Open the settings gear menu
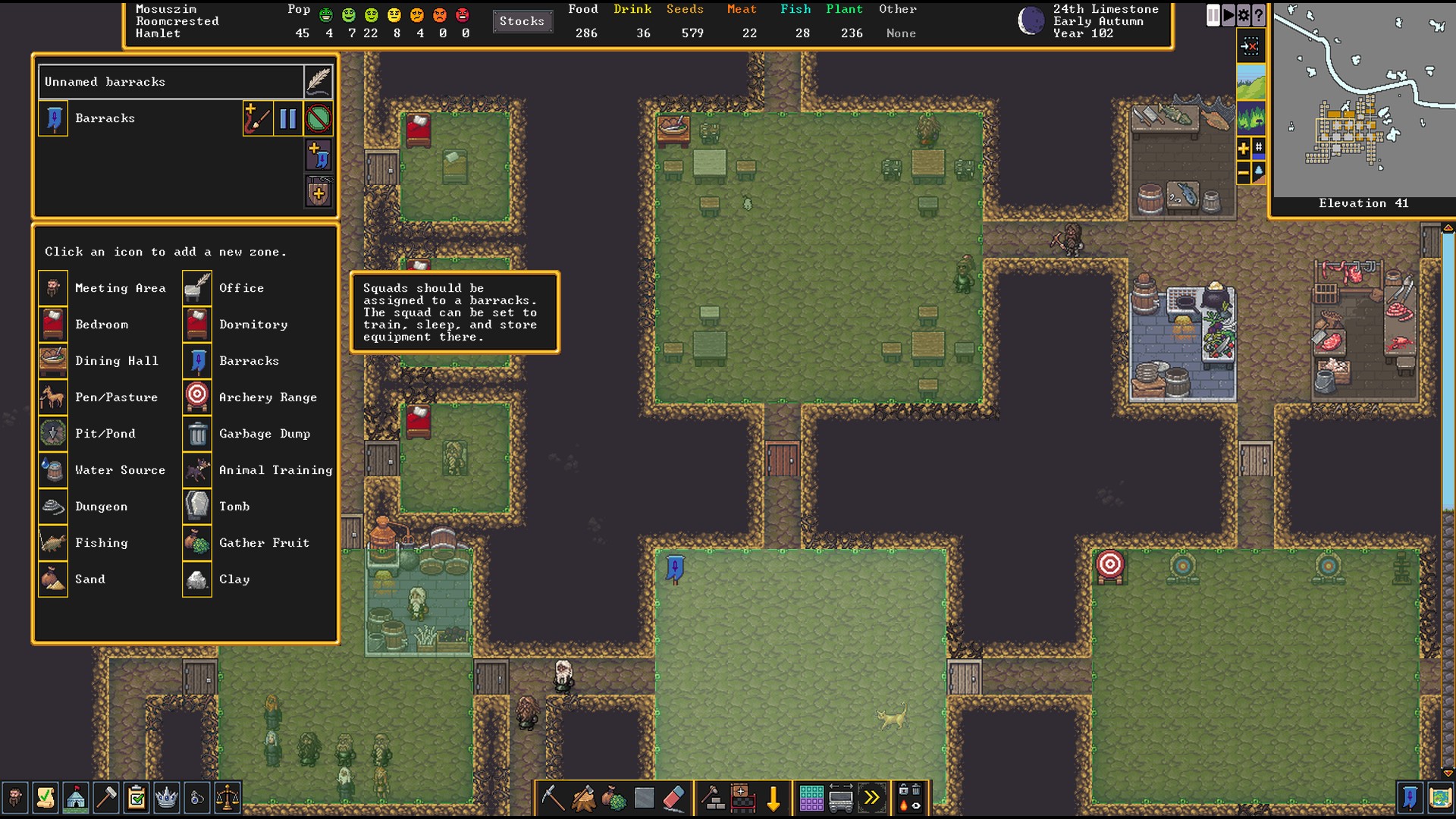This screenshot has width=1456, height=819. pos(1244,15)
